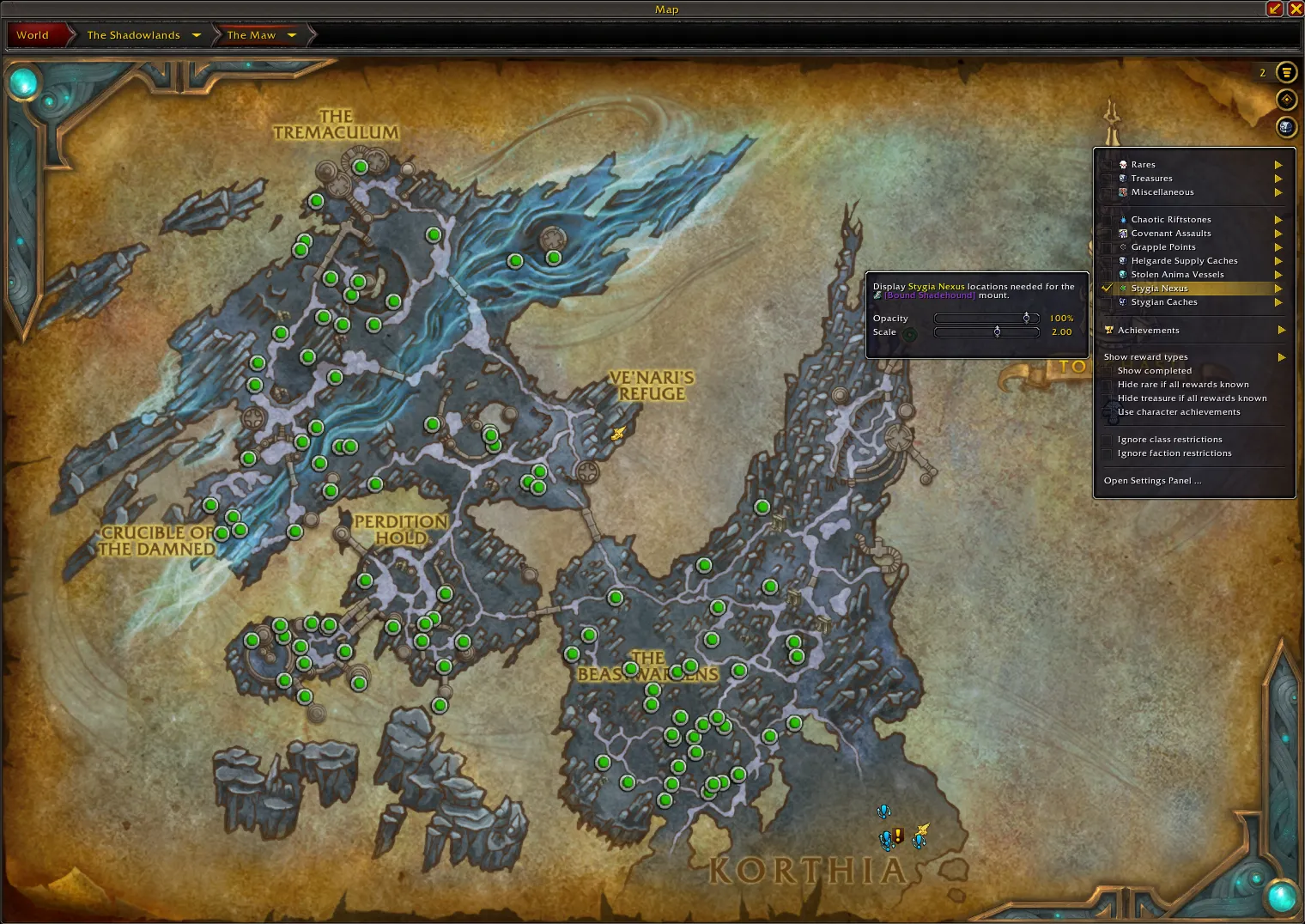Open The Shadowlands dropdown
Screen dimensions: 1305x924
click(197, 35)
